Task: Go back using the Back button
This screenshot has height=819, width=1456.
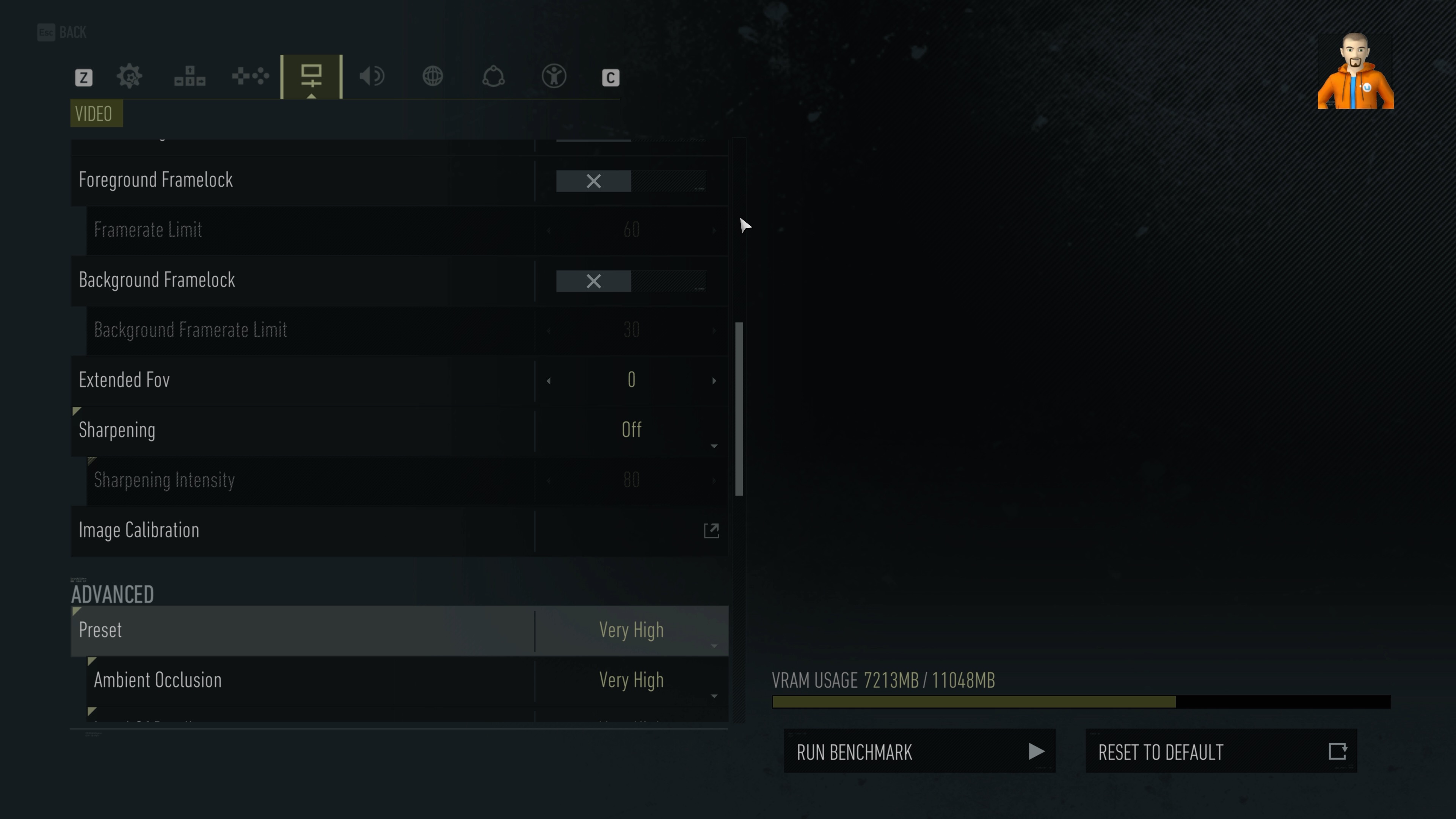Action: [x=62, y=32]
